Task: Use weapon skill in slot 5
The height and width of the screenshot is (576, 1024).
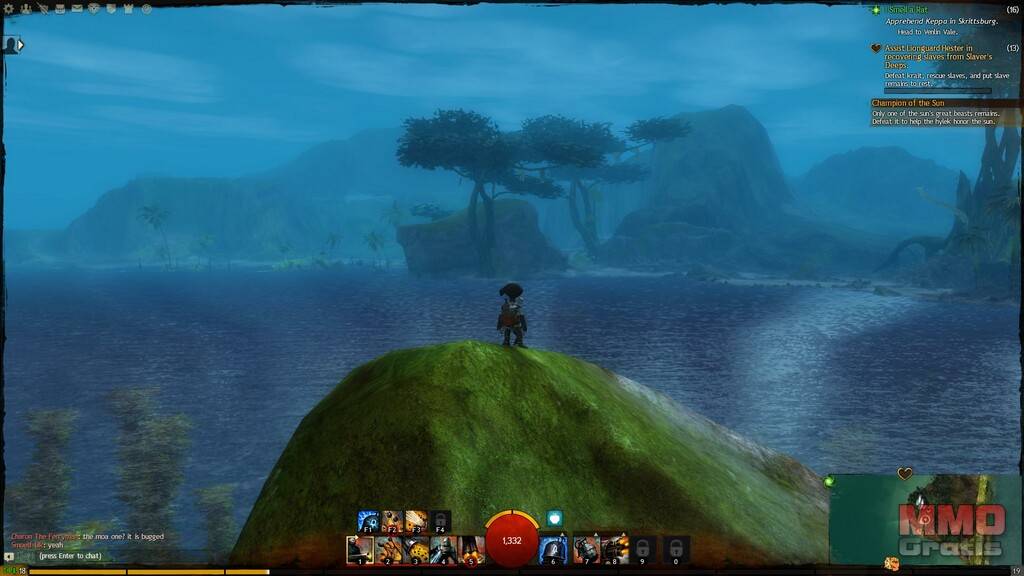Action: click(472, 550)
